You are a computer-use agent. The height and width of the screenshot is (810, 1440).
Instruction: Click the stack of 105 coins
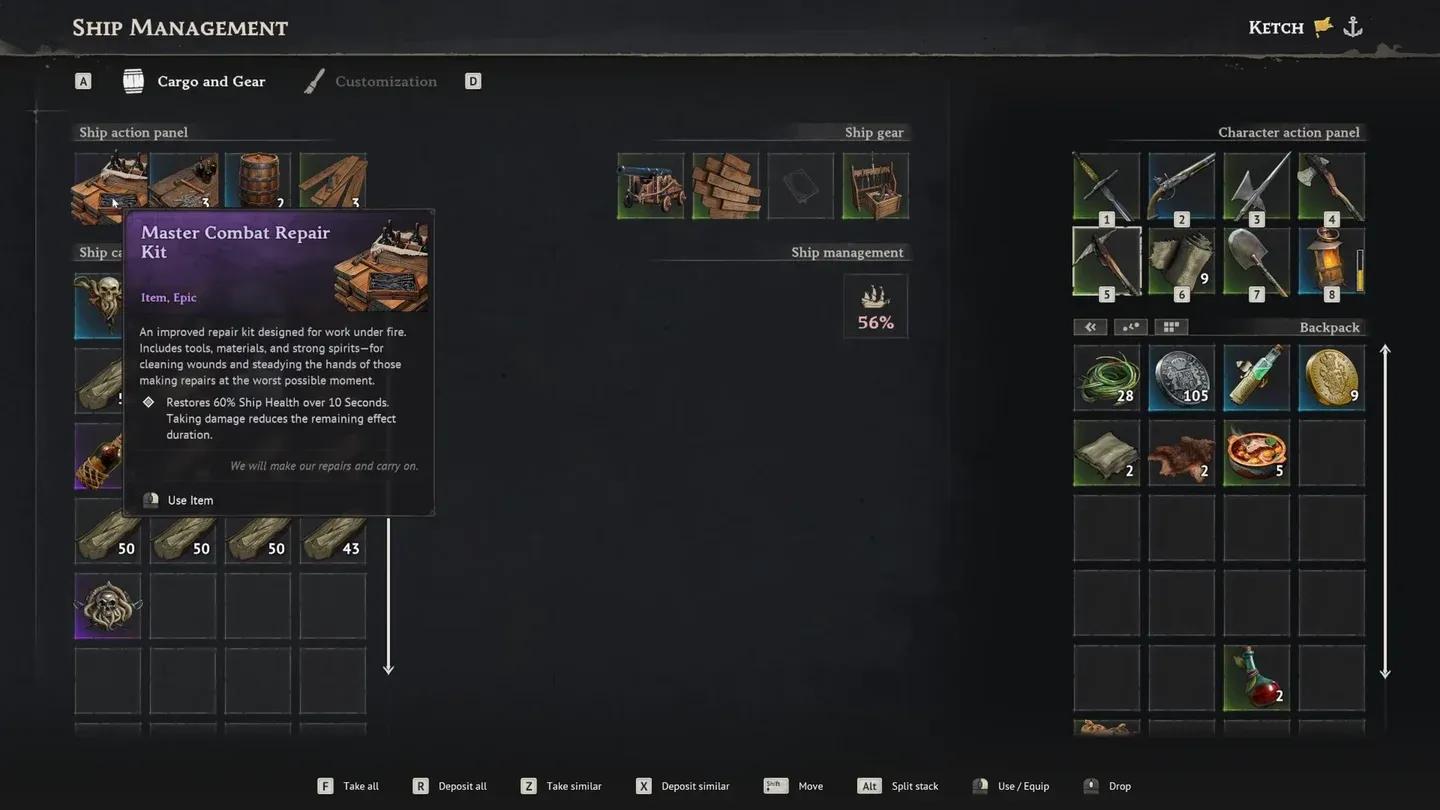point(1181,378)
